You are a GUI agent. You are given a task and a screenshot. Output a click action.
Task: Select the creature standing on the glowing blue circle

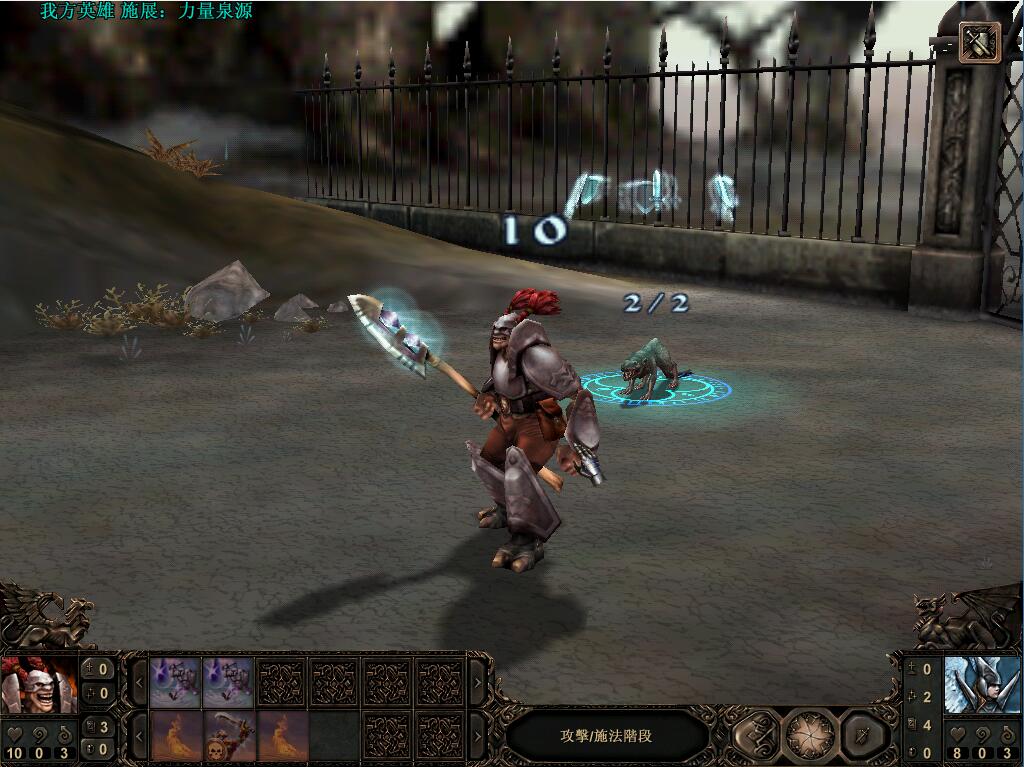[x=645, y=368]
